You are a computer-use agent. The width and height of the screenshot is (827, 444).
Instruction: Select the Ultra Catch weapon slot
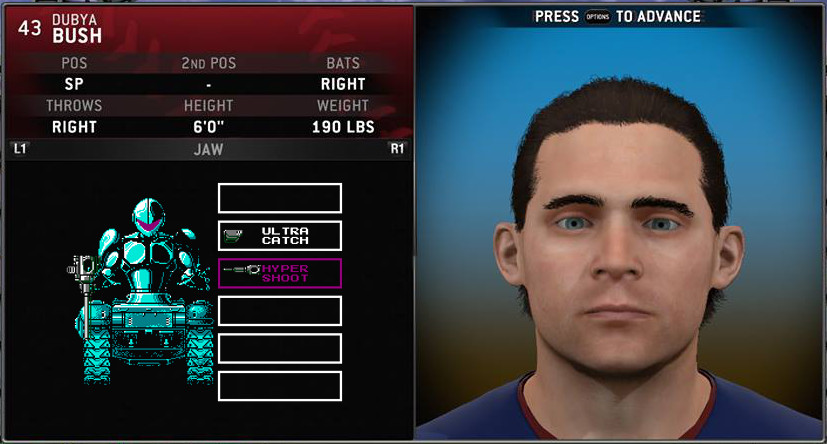280,236
